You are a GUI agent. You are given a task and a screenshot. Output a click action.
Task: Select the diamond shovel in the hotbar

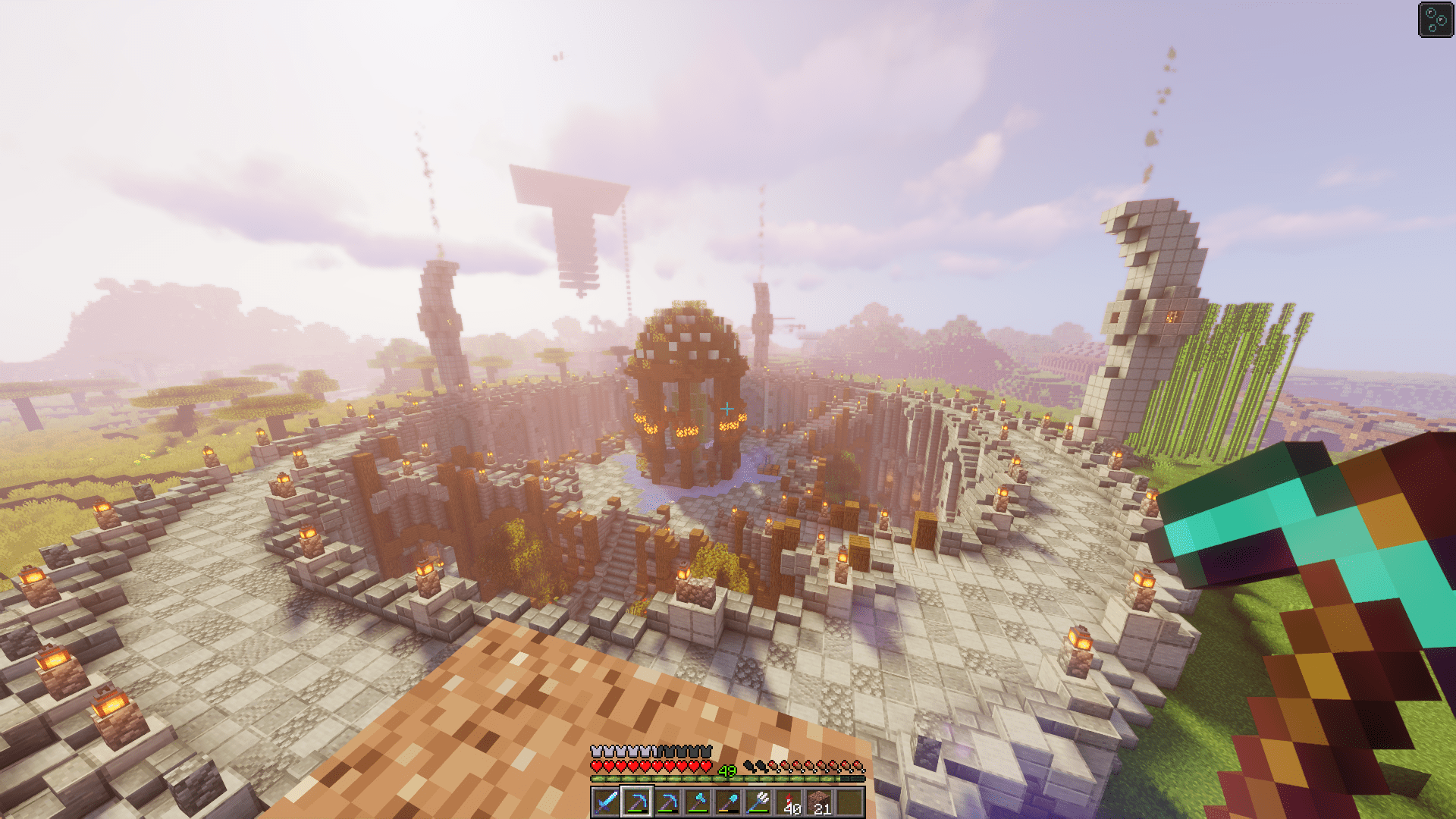(x=729, y=802)
